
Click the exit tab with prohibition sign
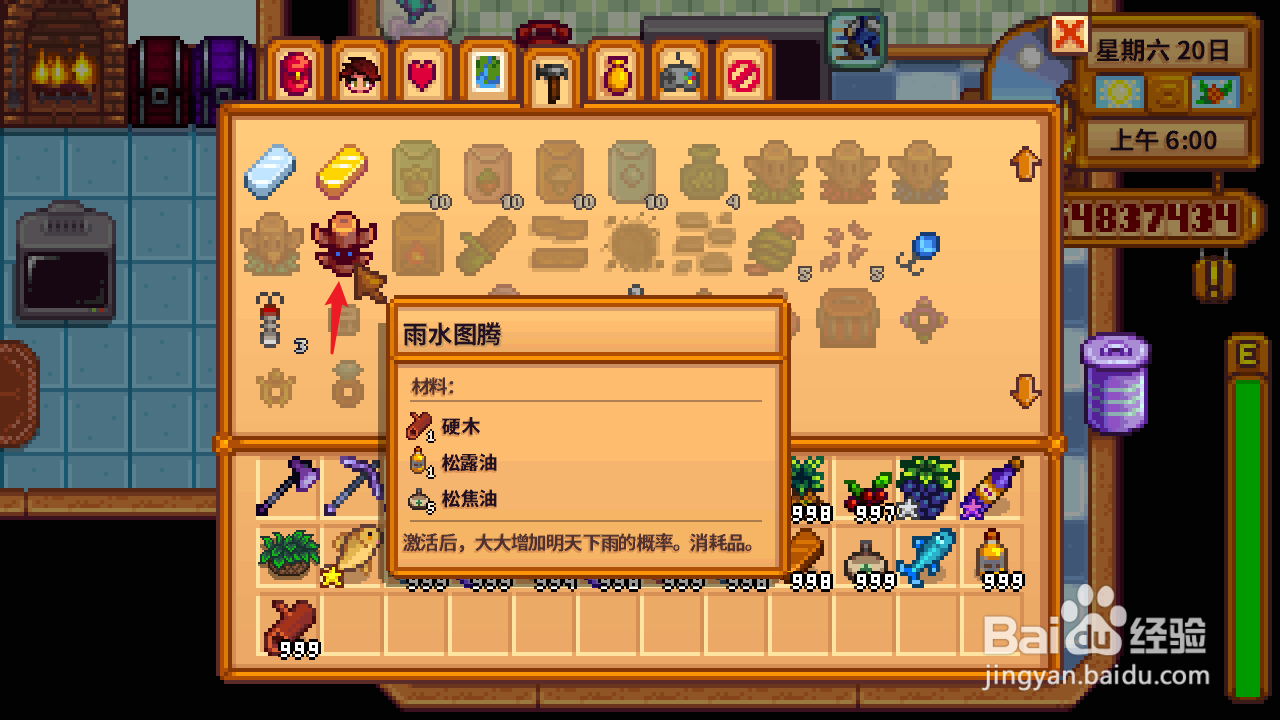click(x=742, y=72)
